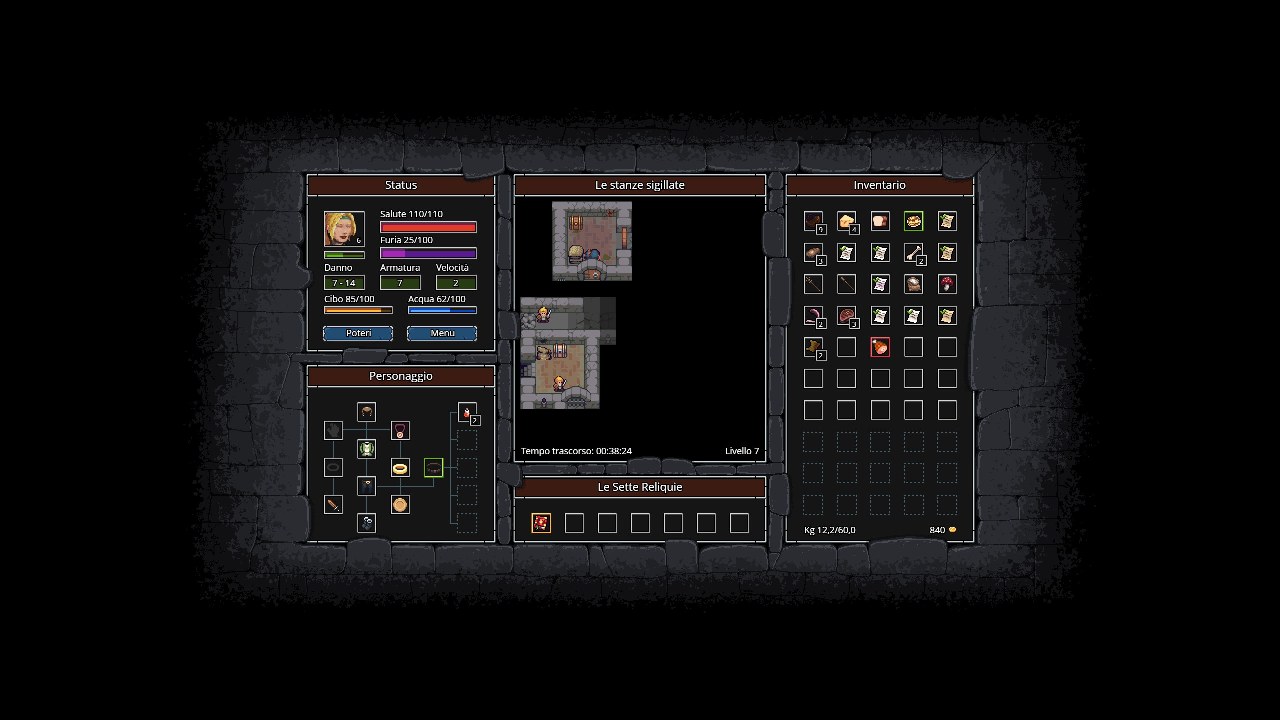Screen dimensions: 1280x720
Task: Select the green-outlined belt slot
Action: click(433, 467)
